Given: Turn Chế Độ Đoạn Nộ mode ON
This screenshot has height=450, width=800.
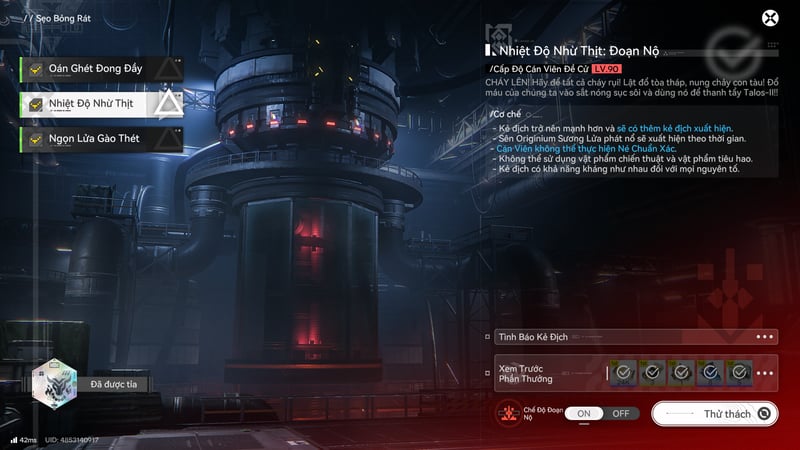Looking at the screenshot, I should tap(584, 413).
